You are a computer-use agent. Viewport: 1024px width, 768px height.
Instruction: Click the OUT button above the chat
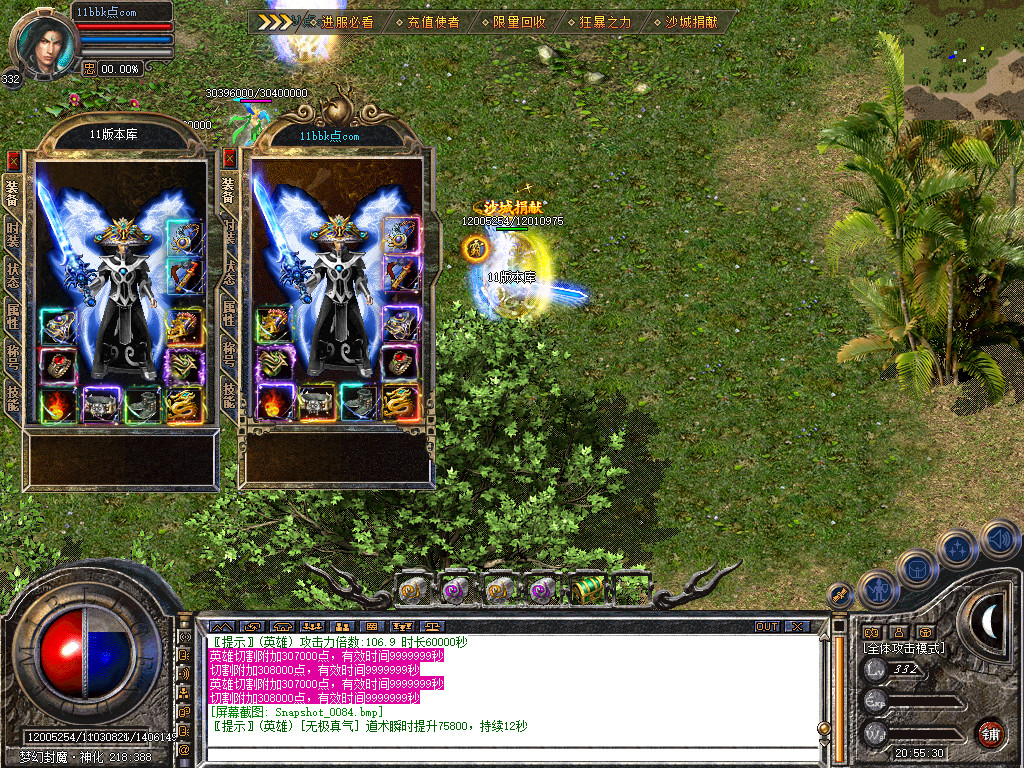pos(767,627)
